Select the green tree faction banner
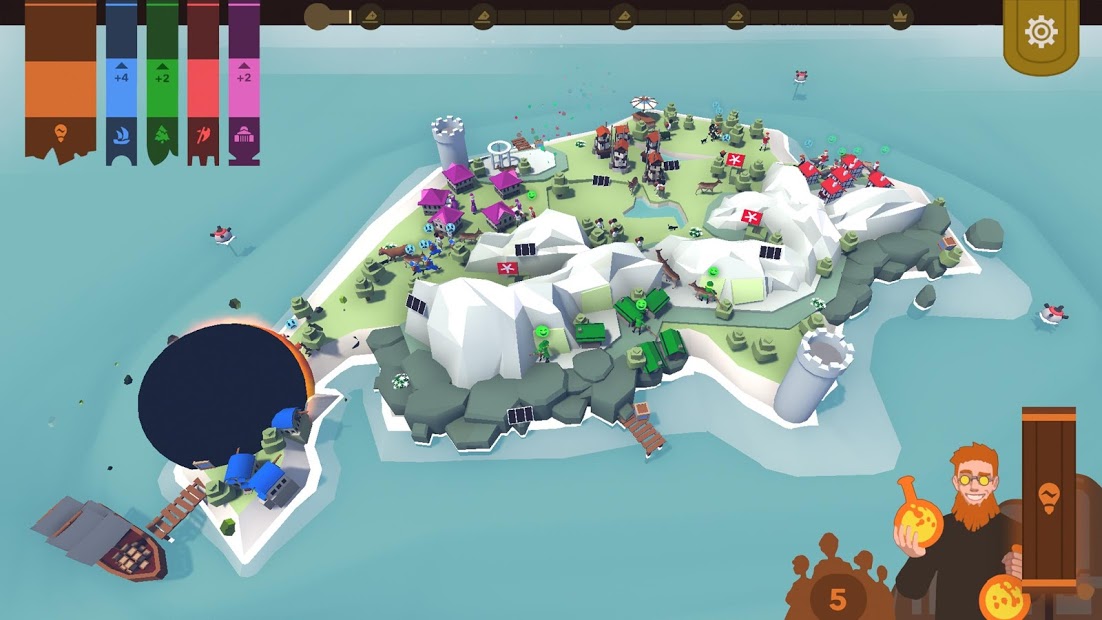This screenshot has width=1102, height=620. (x=162, y=82)
